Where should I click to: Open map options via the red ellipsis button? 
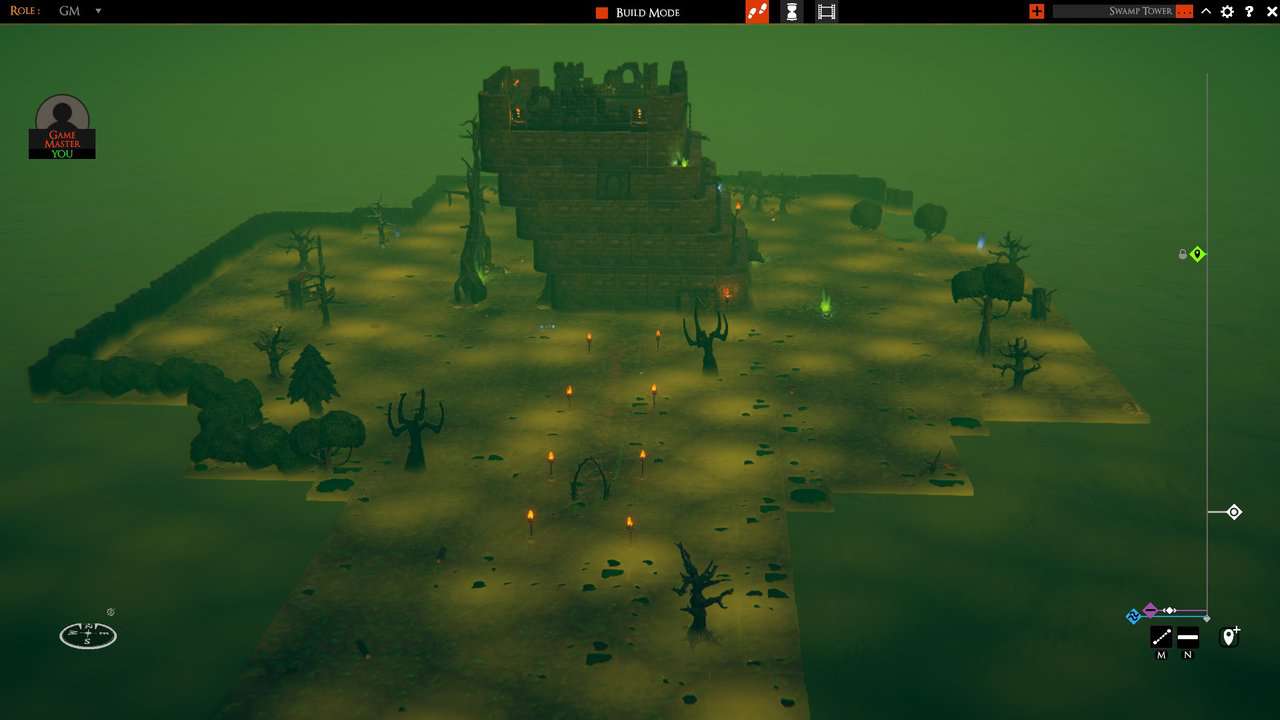[x=1184, y=11]
